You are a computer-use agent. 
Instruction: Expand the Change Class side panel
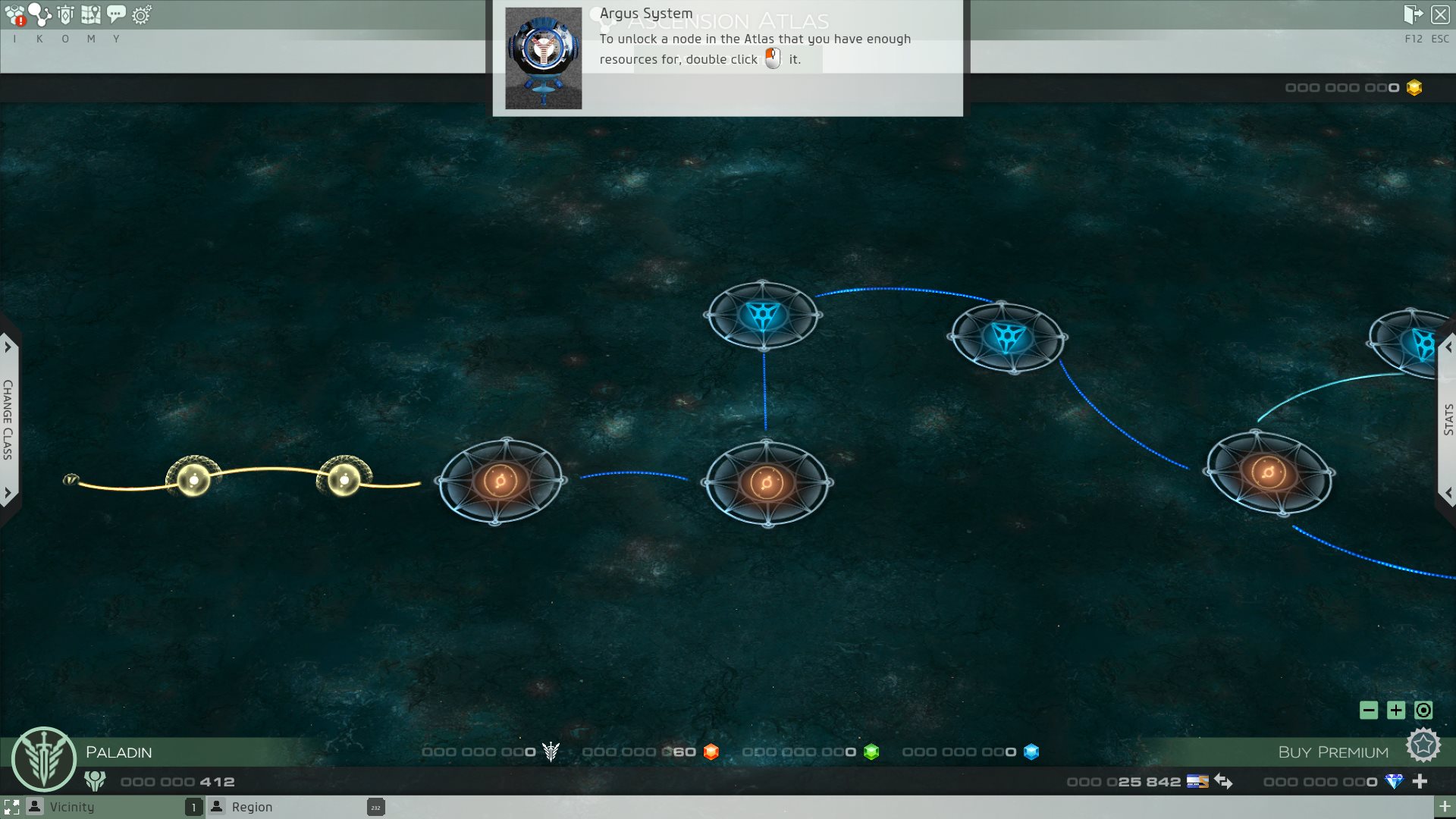(8, 419)
